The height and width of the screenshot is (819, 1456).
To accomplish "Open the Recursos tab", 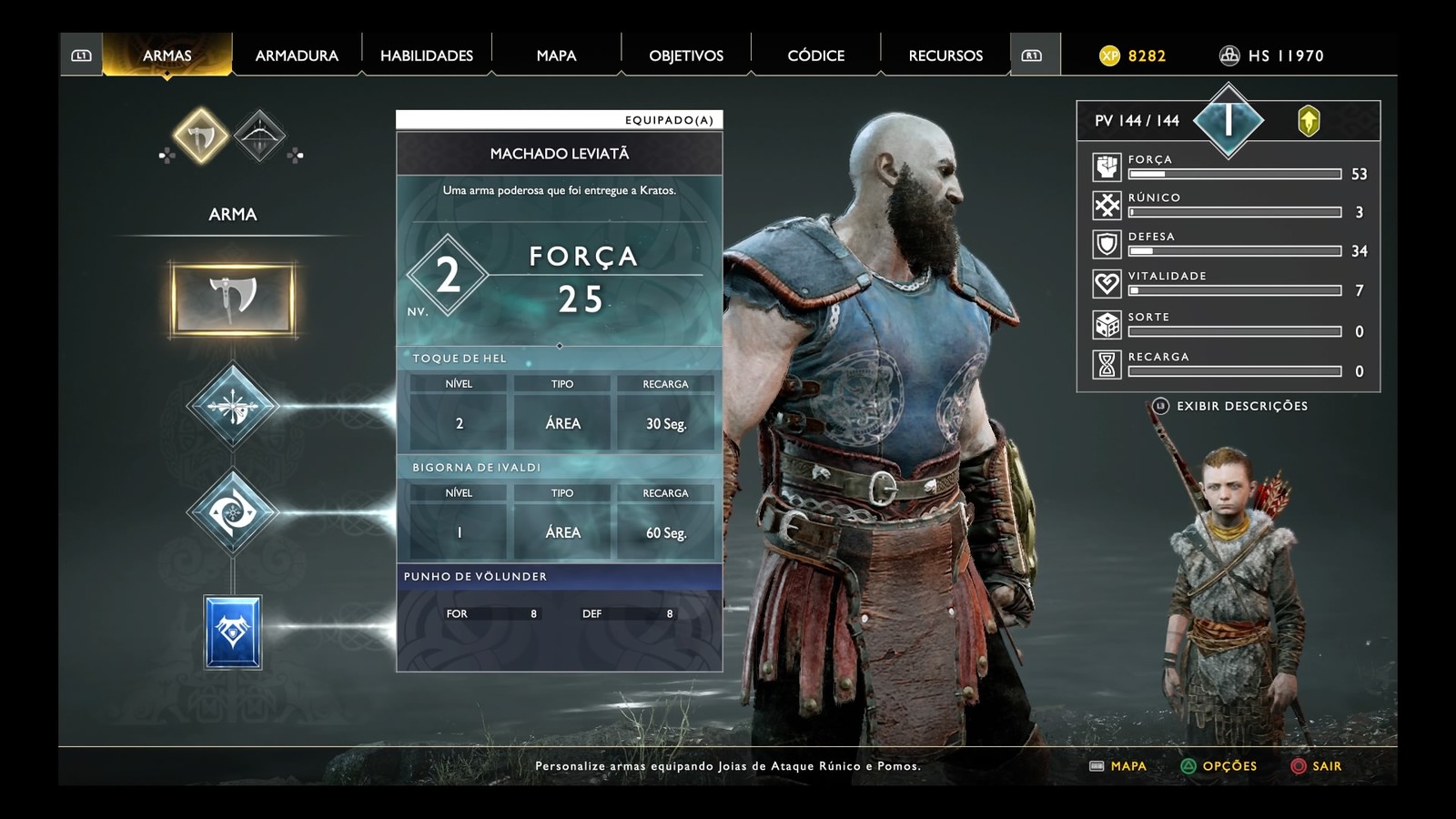I will coord(945,56).
